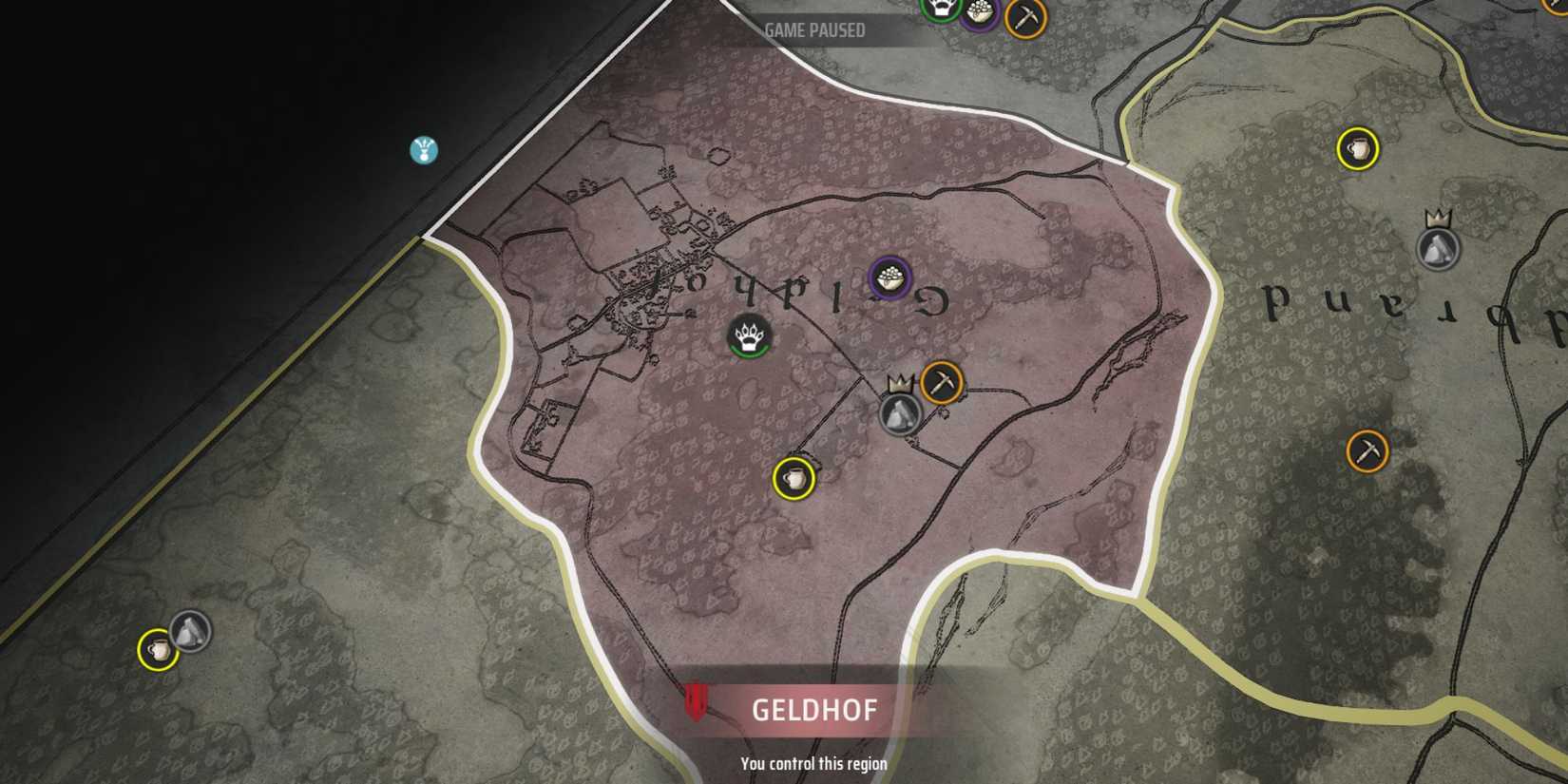Click the cyan utensil marker near the map edge
This screenshot has height=784, width=1568.
pos(422,152)
